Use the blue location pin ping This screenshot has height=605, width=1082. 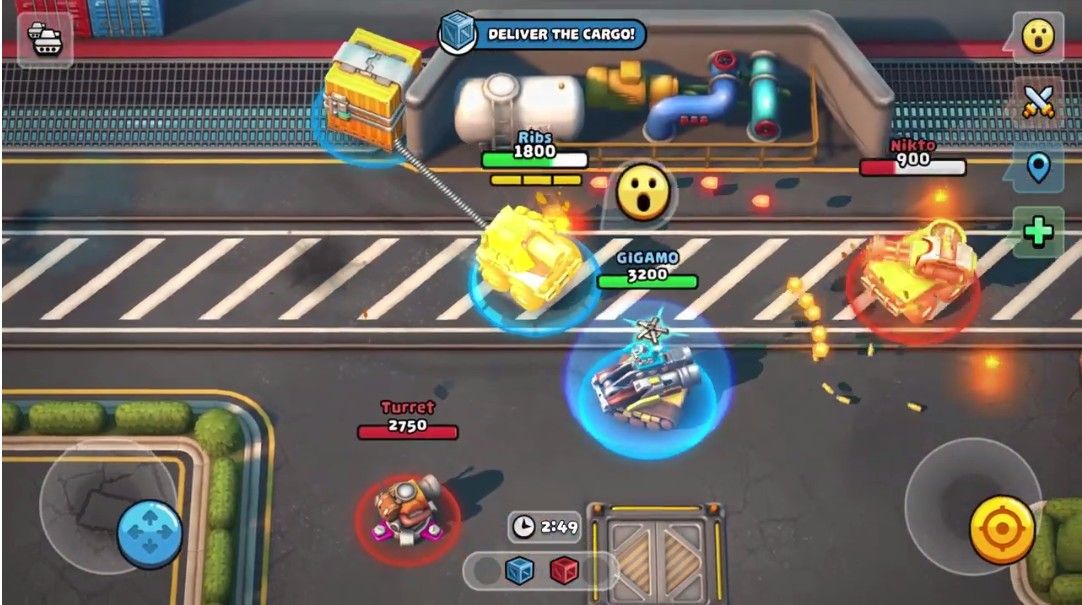[1038, 168]
